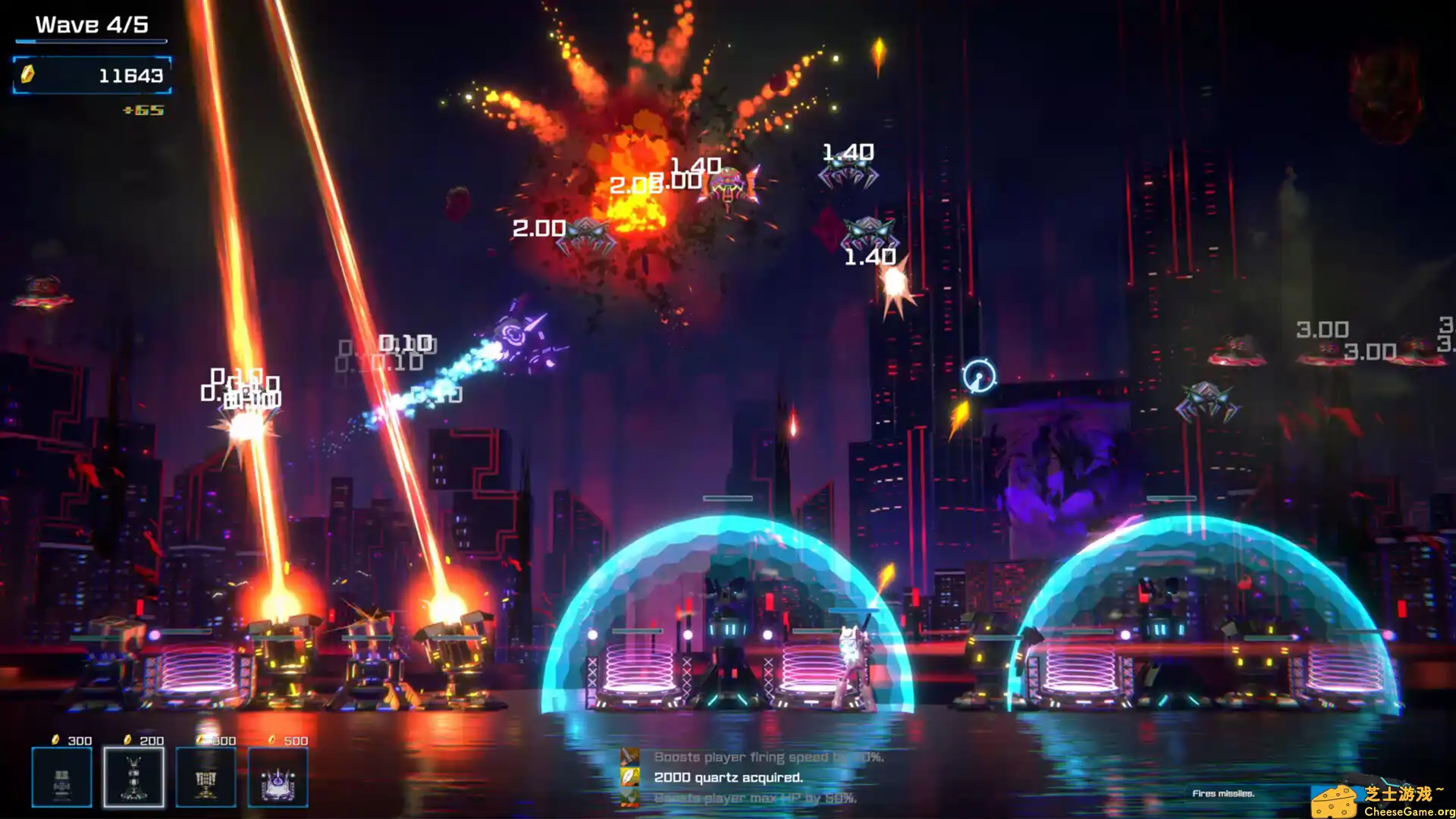Toggle the left energy shield dome
The image size is (1456, 819).
click(728, 599)
